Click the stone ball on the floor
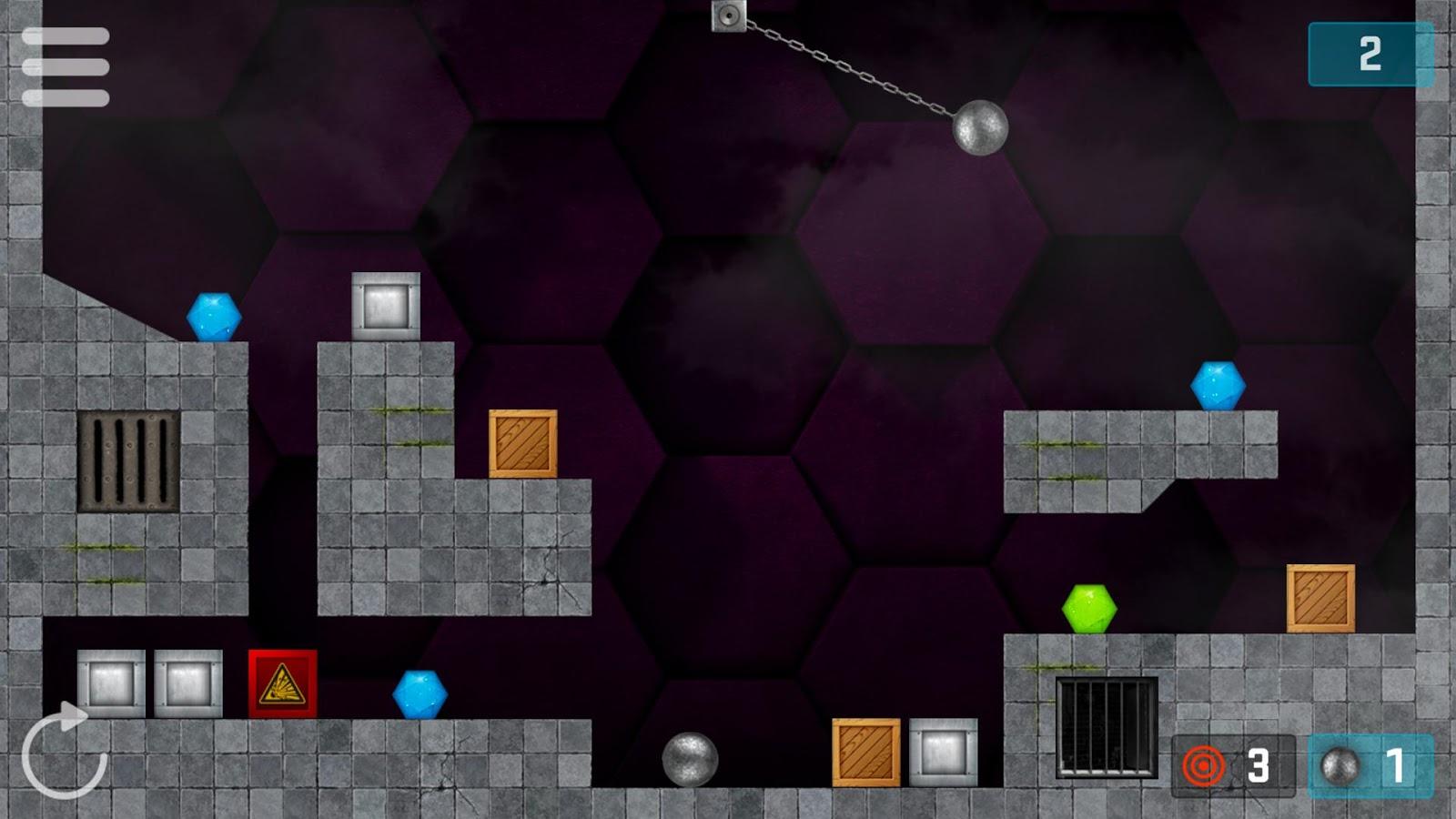Screen dimensions: 1456x819 tap(691, 761)
